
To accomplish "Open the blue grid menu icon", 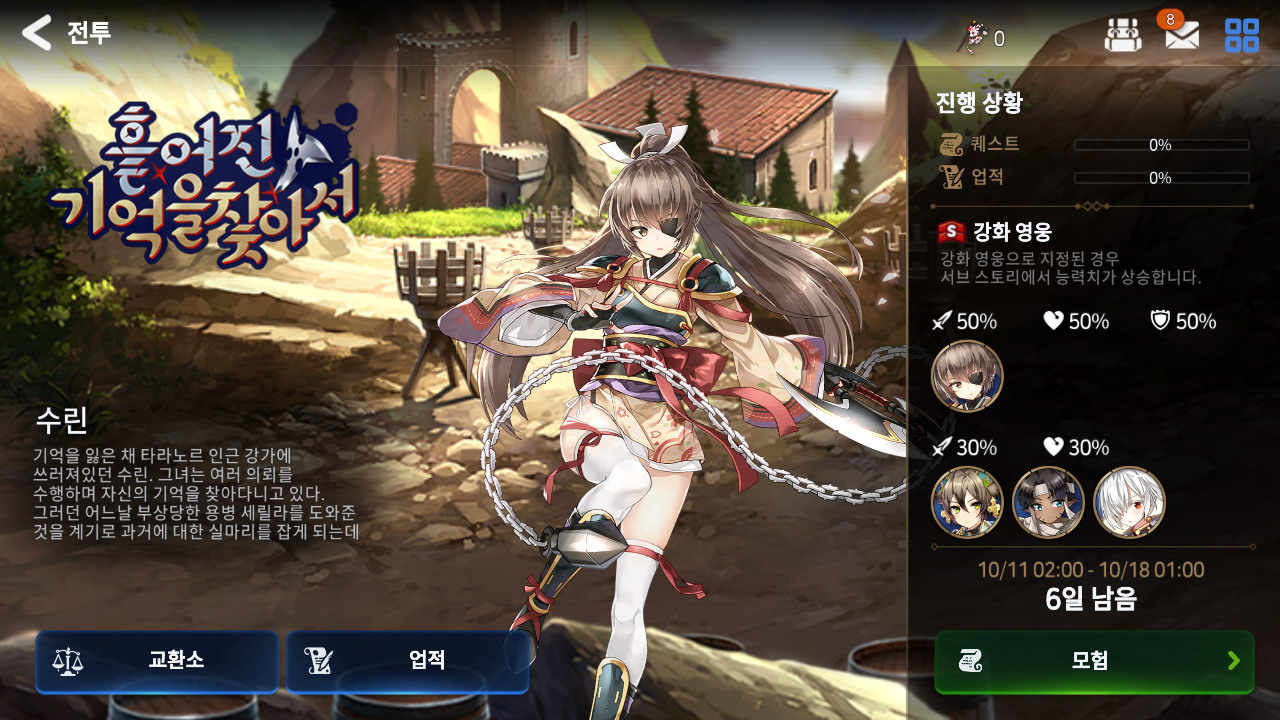I will 1241,36.
